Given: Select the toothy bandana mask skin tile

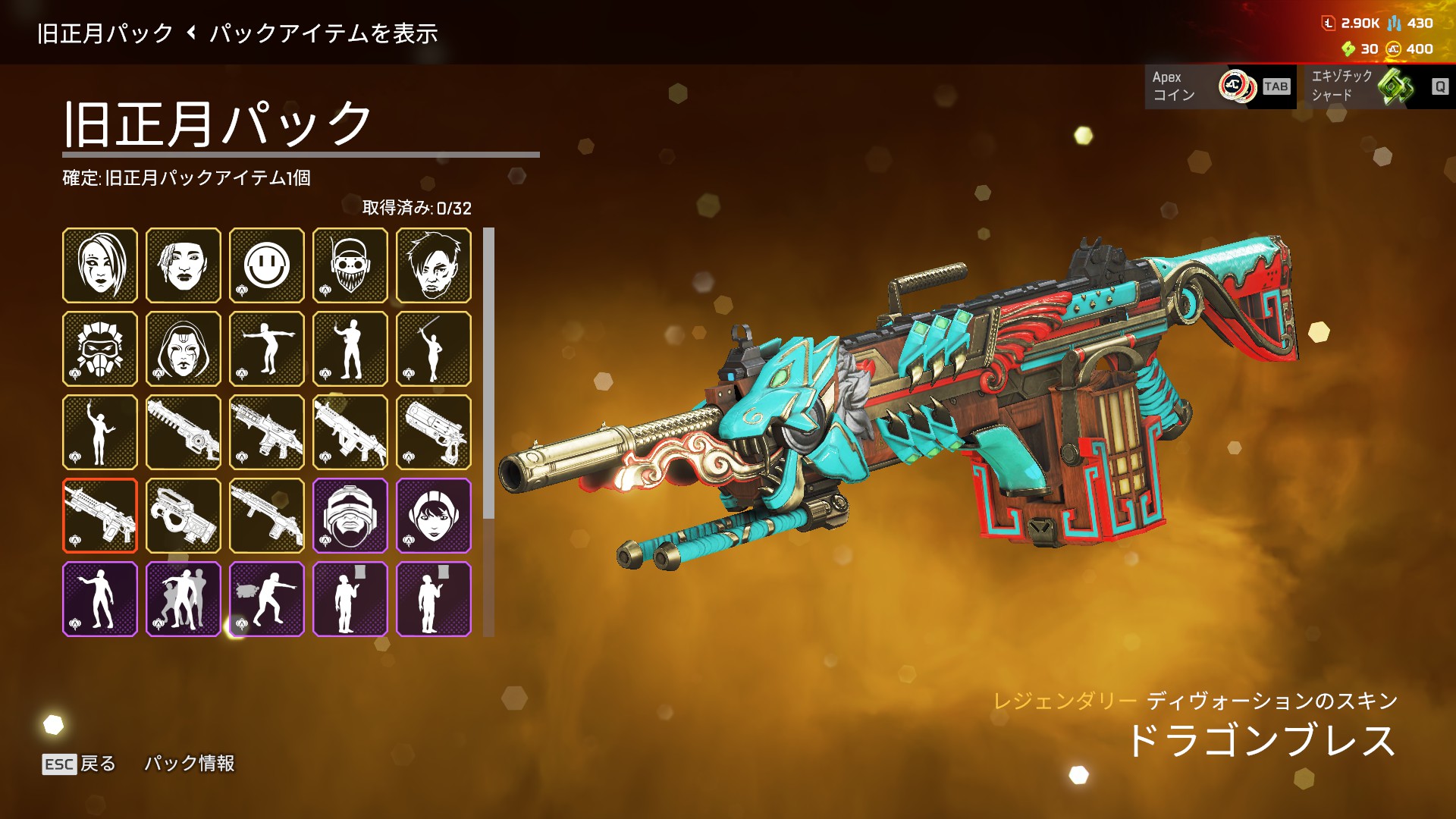Looking at the screenshot, I should click(x=350, y=265).
